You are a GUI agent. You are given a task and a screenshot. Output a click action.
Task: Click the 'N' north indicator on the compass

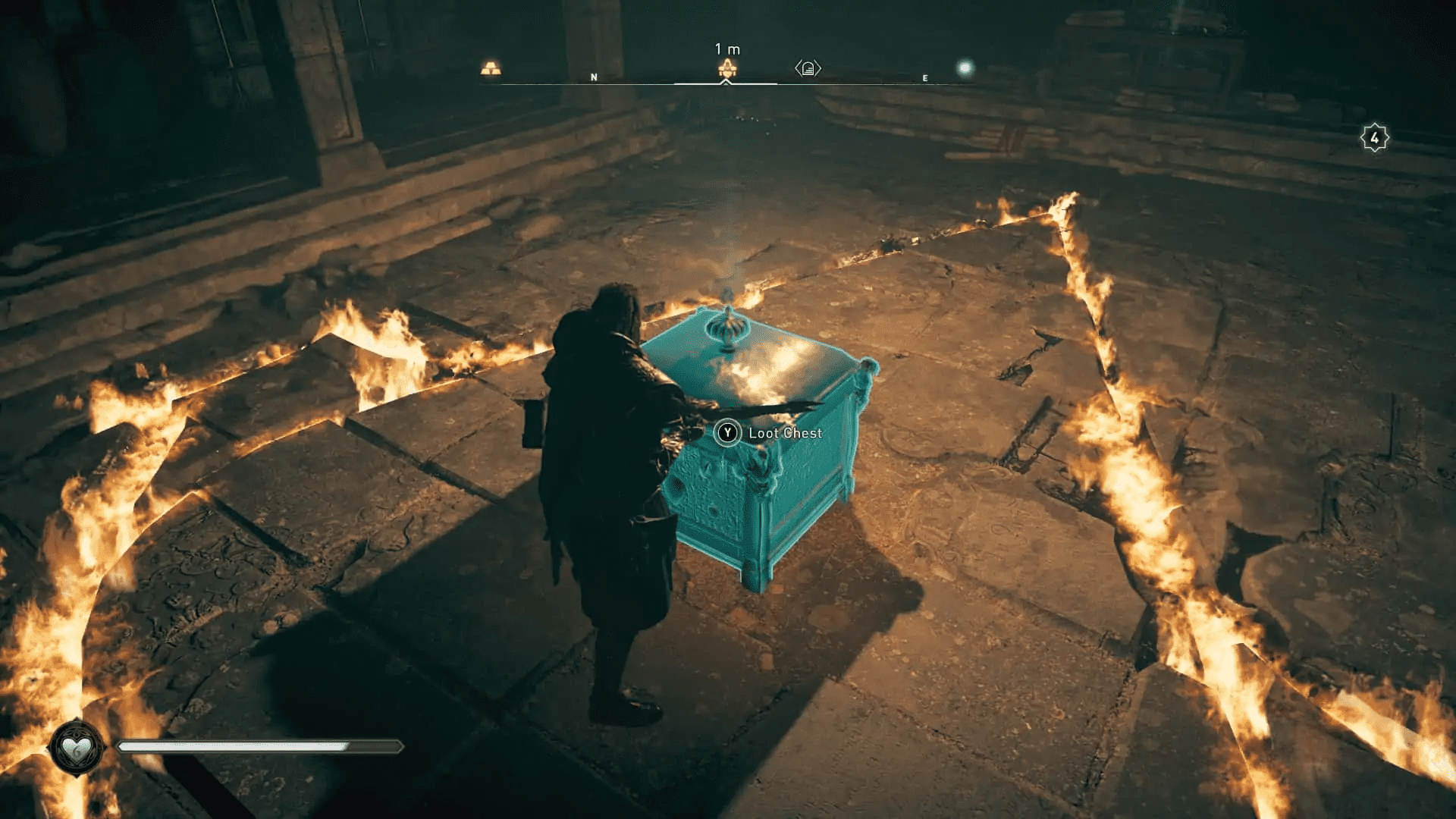click(594, 77)
